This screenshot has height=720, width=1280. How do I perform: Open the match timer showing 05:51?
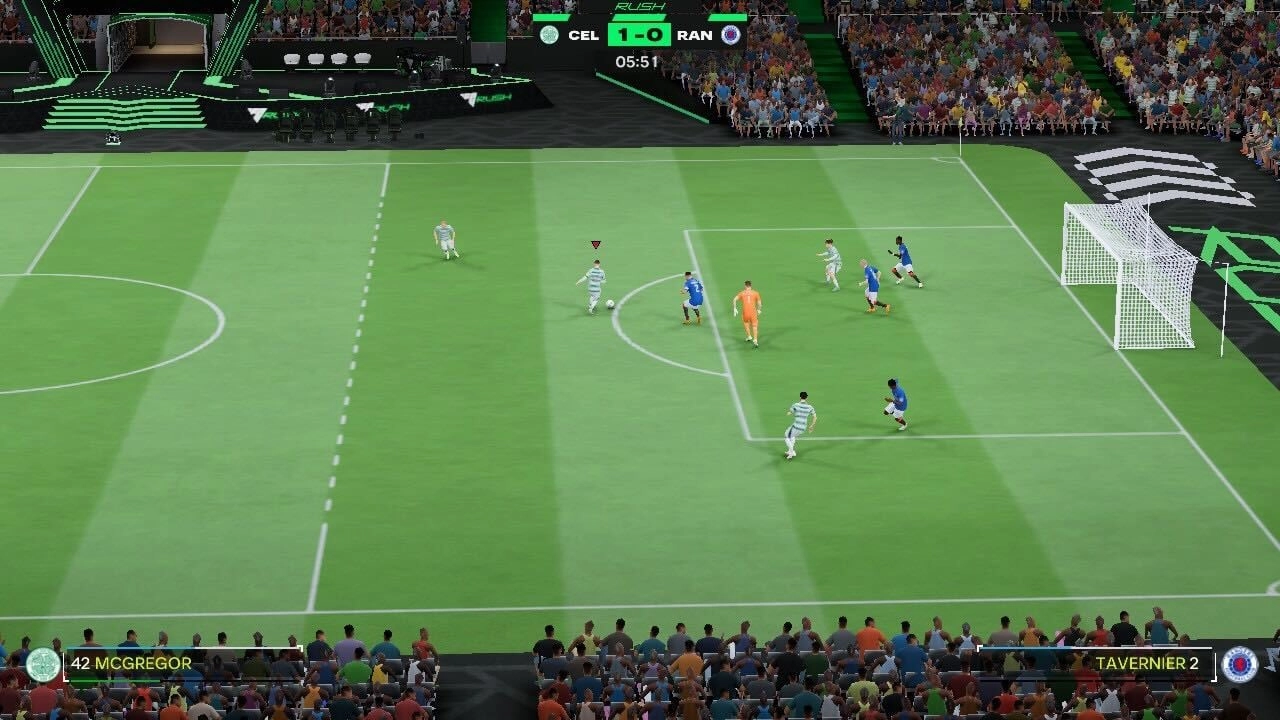point(637,59)
